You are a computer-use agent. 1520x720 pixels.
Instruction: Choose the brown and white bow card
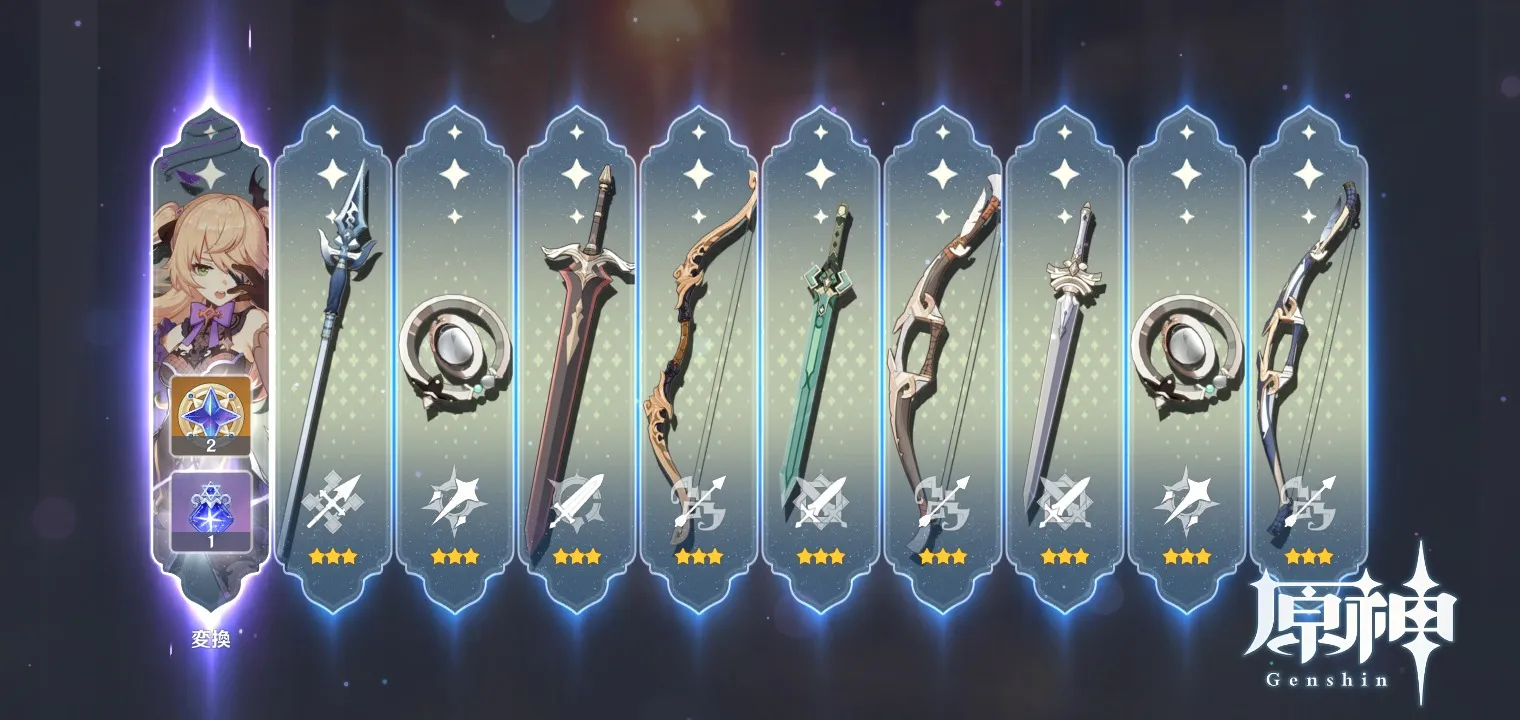coord(942,360)
